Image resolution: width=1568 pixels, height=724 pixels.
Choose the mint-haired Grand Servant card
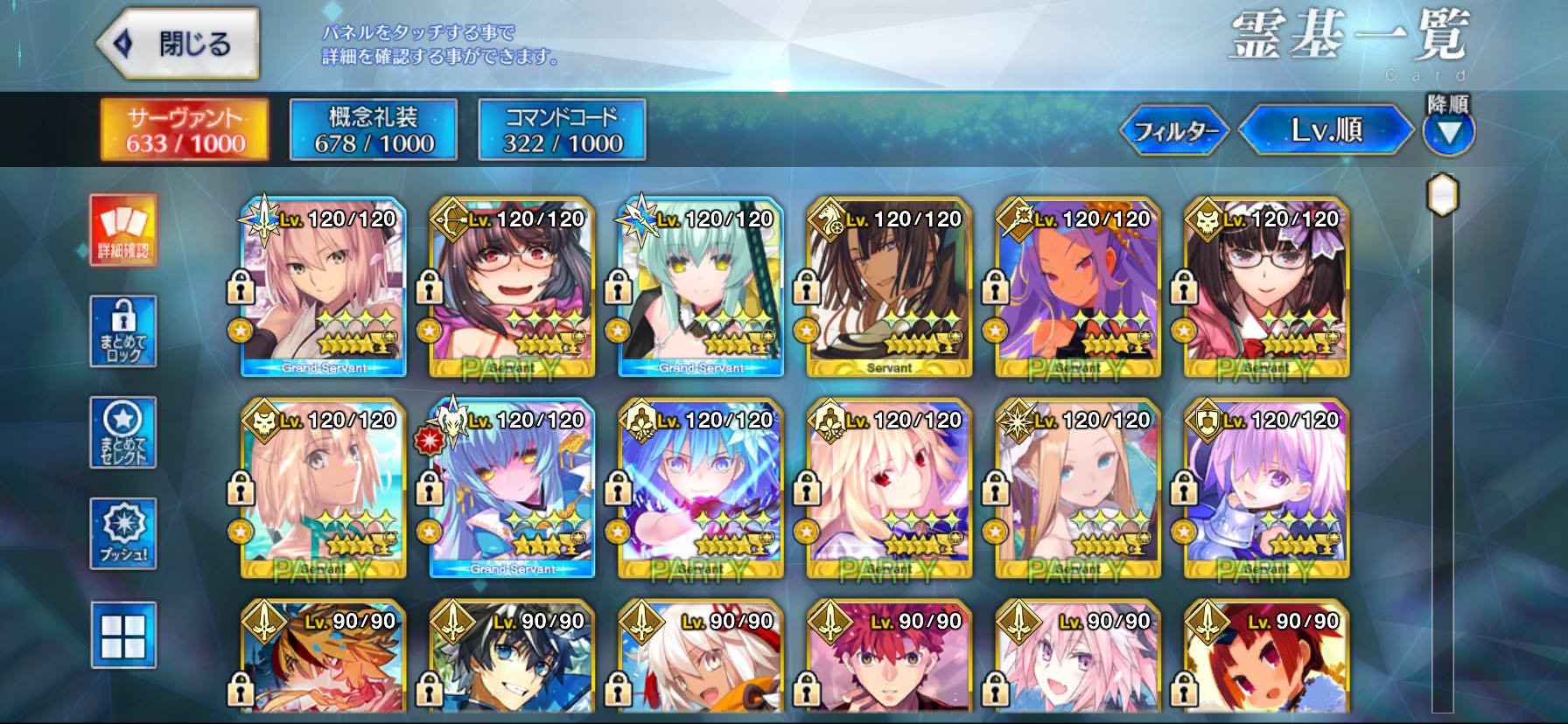[x=701, y=289]
